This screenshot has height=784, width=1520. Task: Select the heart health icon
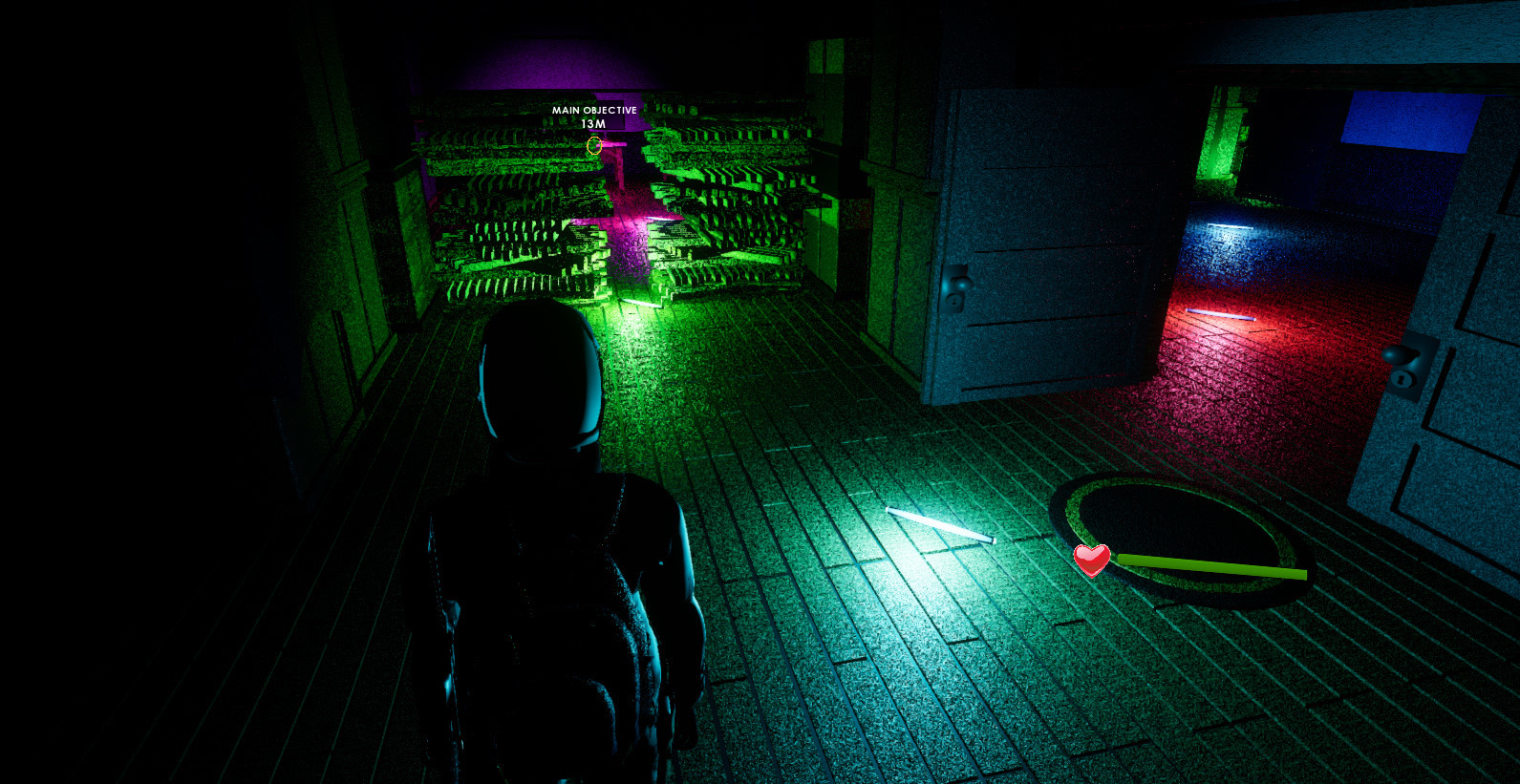coord(1091,562)
